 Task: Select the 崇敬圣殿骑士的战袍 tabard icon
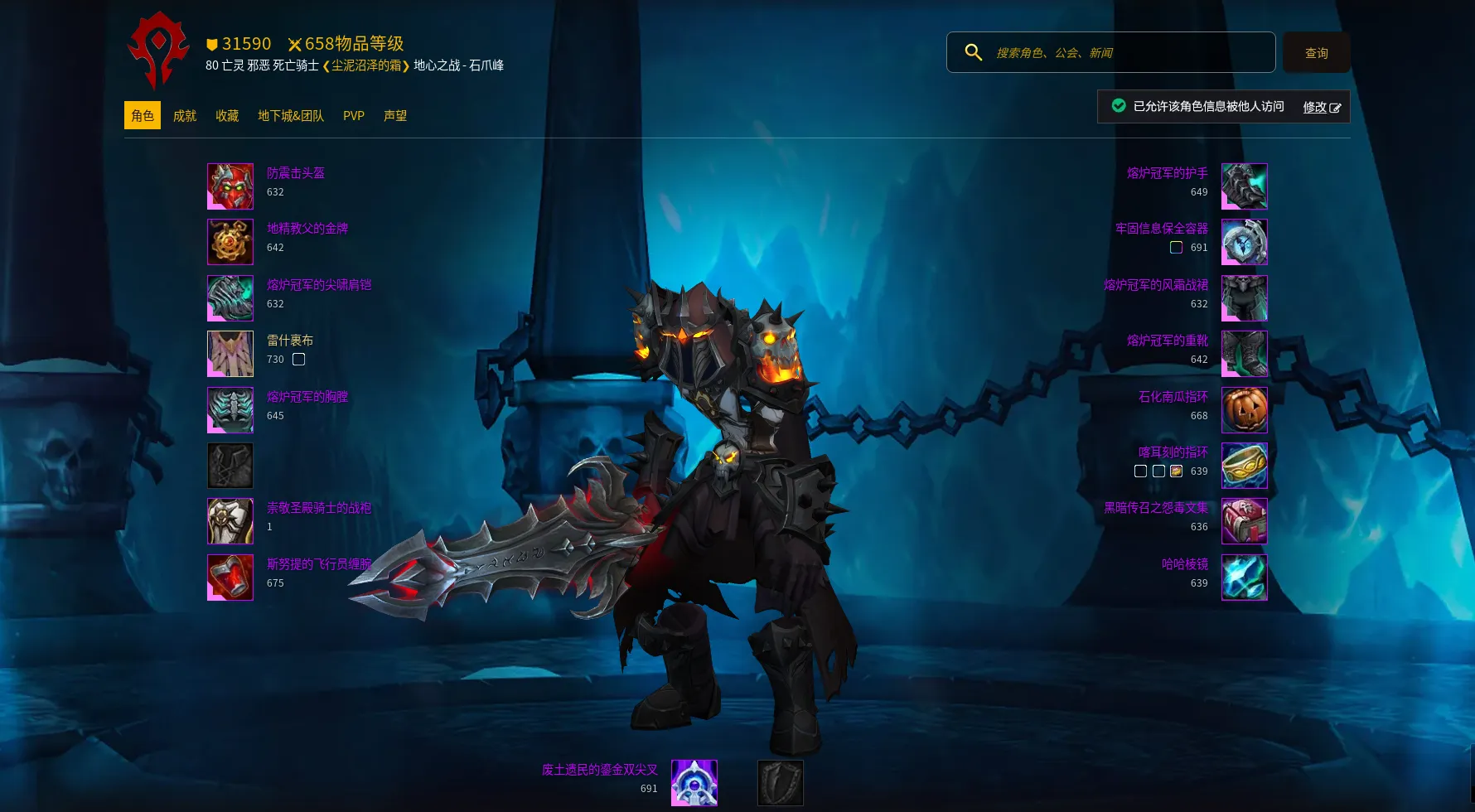tap(230, 521)
